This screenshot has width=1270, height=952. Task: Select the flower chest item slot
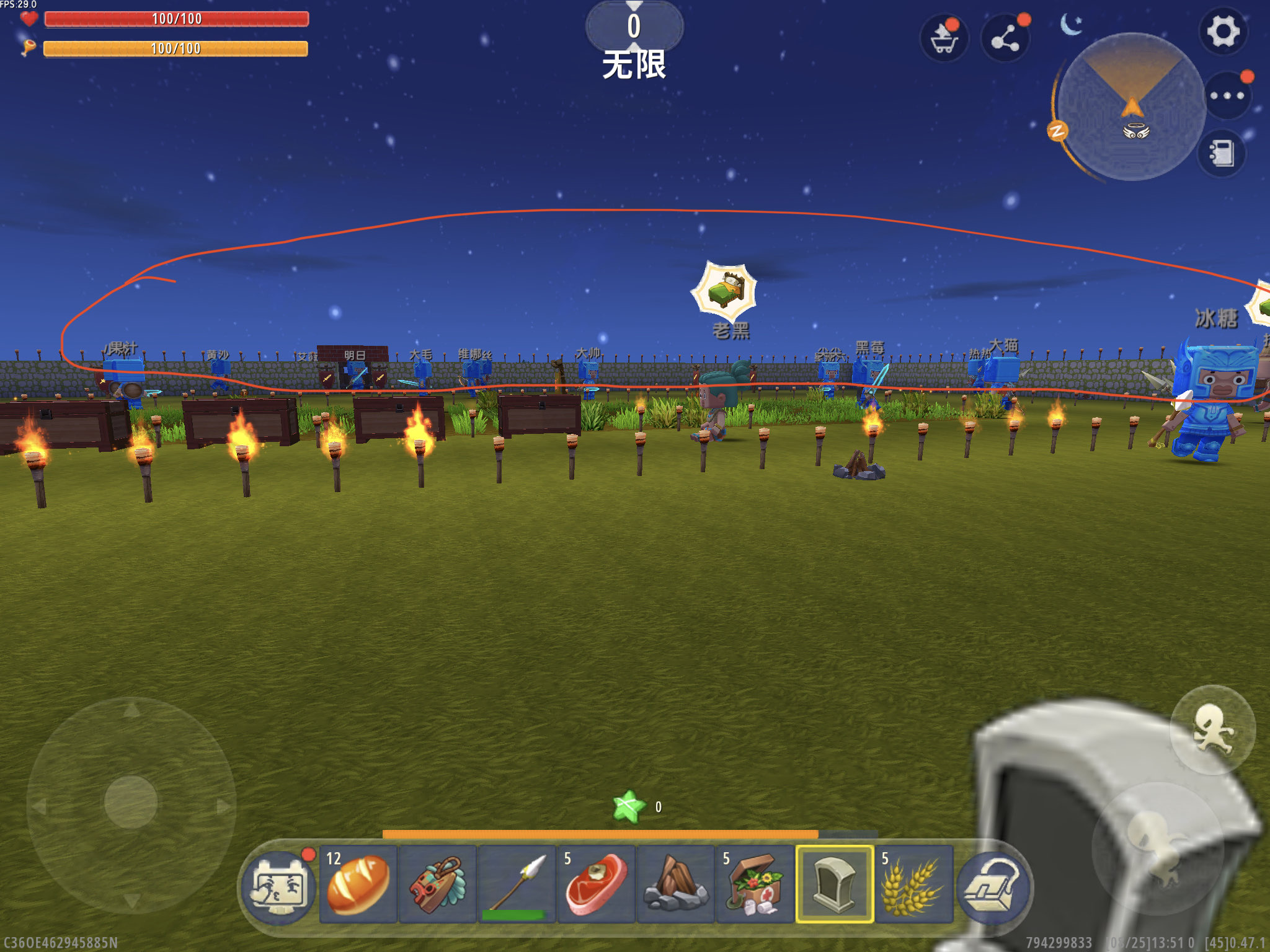click(755, 884)
